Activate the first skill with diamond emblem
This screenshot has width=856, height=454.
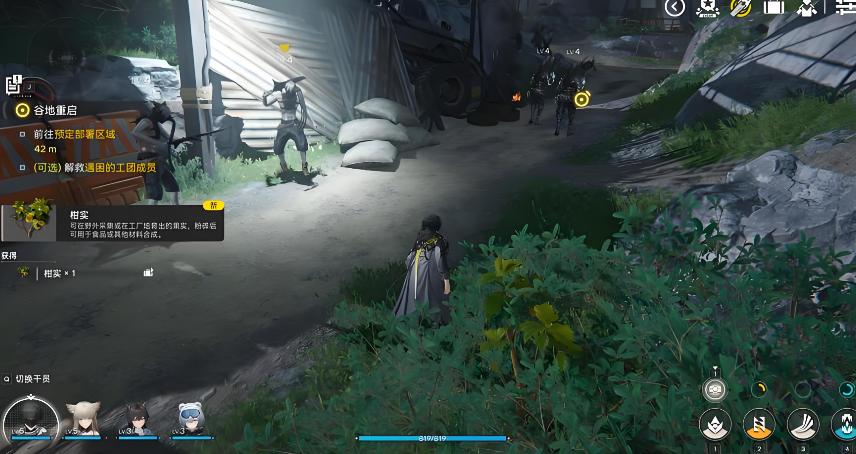pos(714,424)
